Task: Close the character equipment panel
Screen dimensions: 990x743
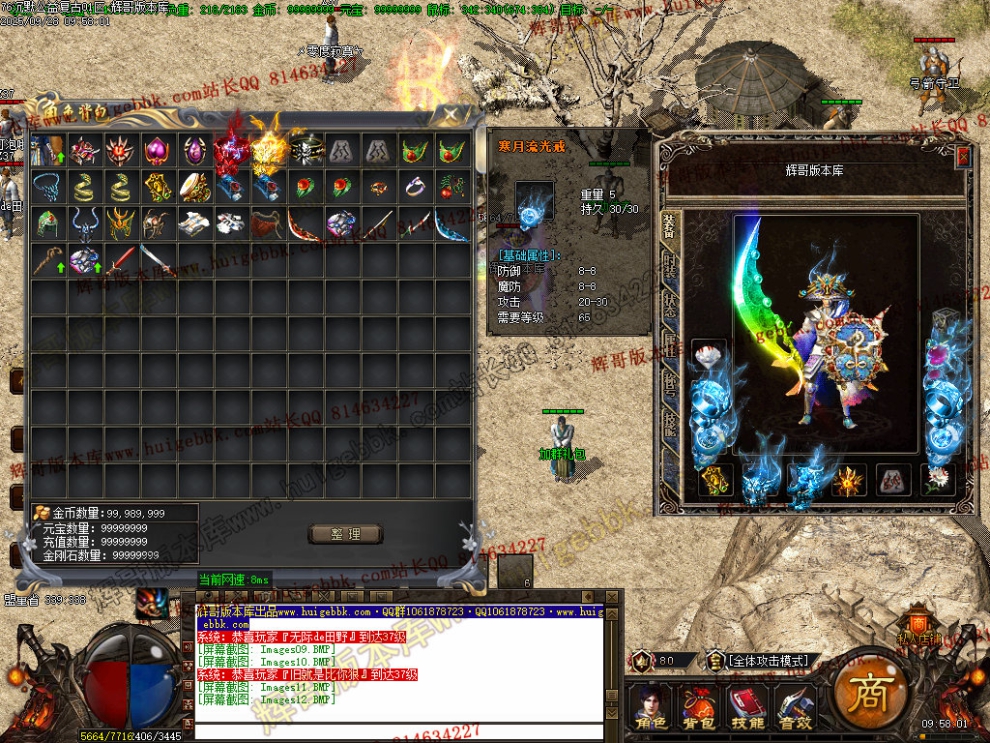Action: tap(963, 157)
